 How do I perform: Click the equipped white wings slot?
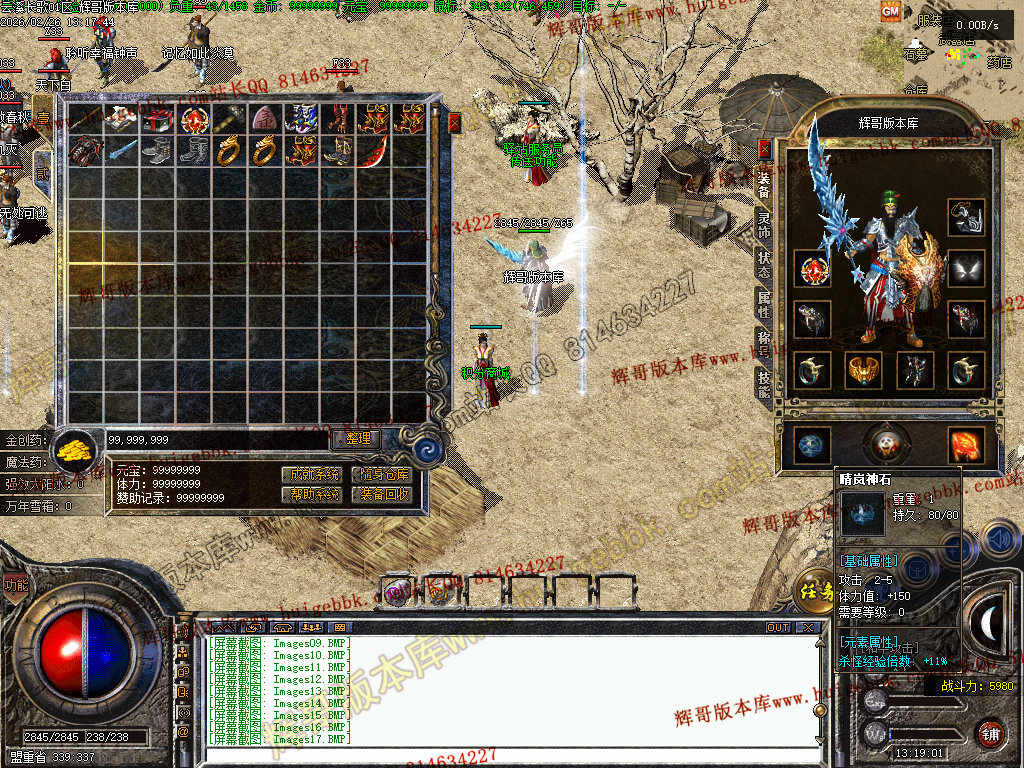pos(966,267)
